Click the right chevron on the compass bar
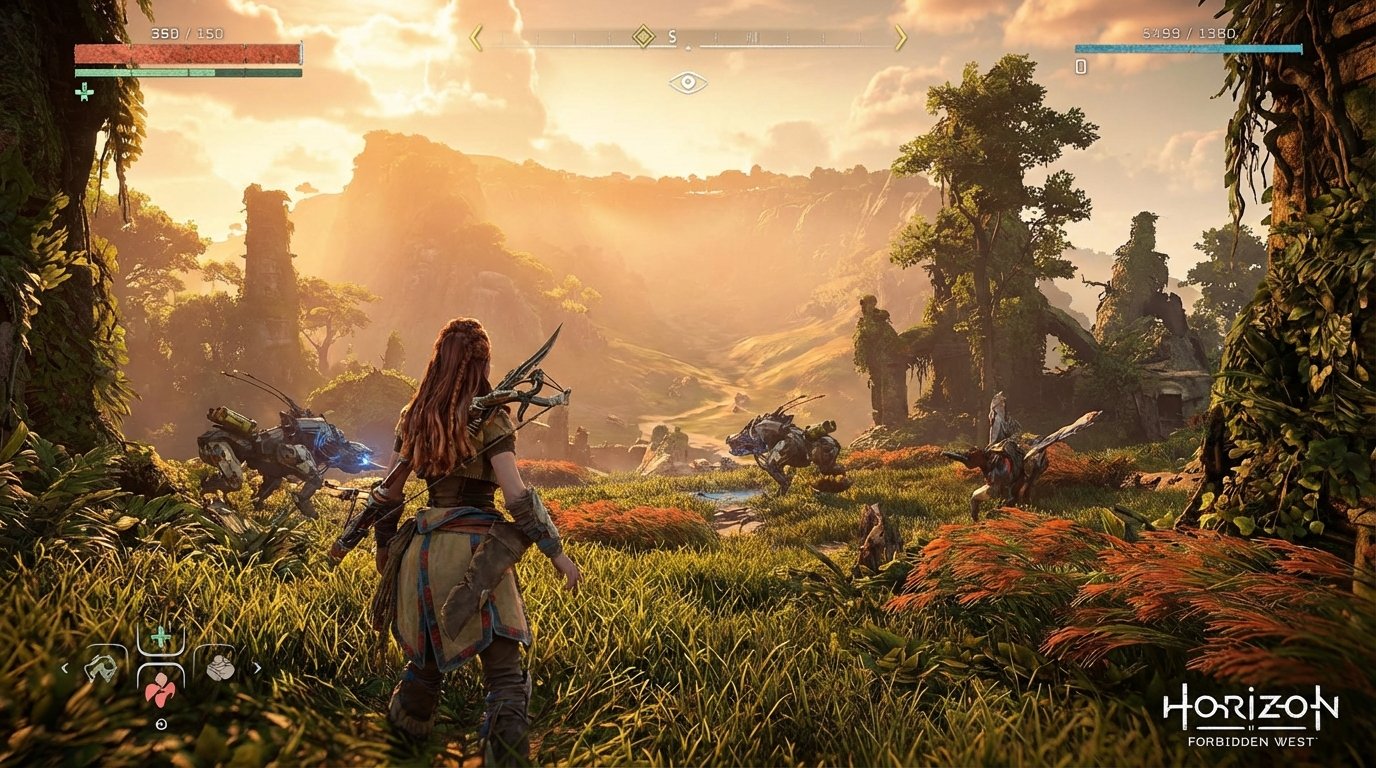1376x768 pixels. (901, 37)
